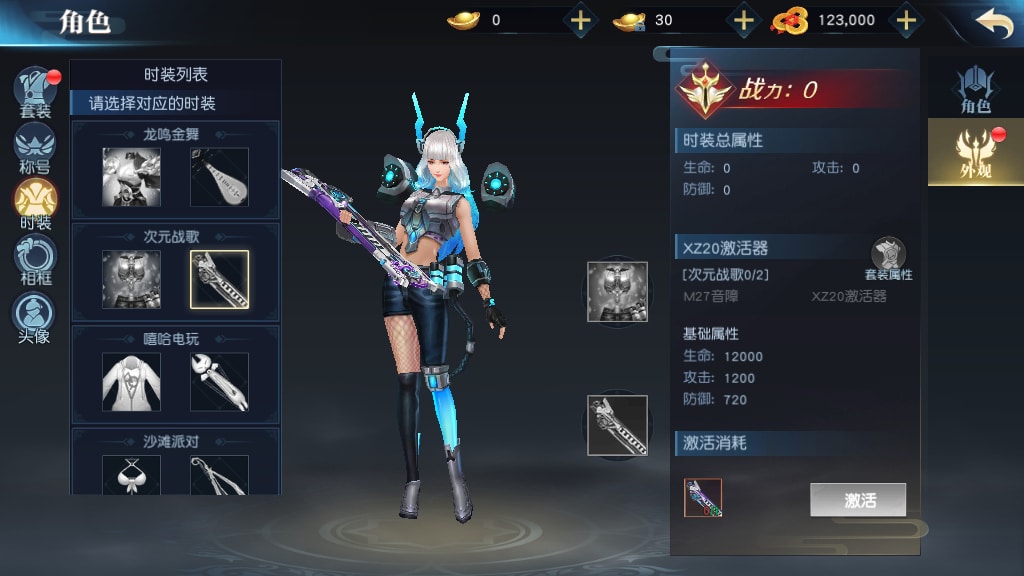Open the 外观 appearance tab
This screenshot has width=1024, height=576.
(x=975, y=152)
